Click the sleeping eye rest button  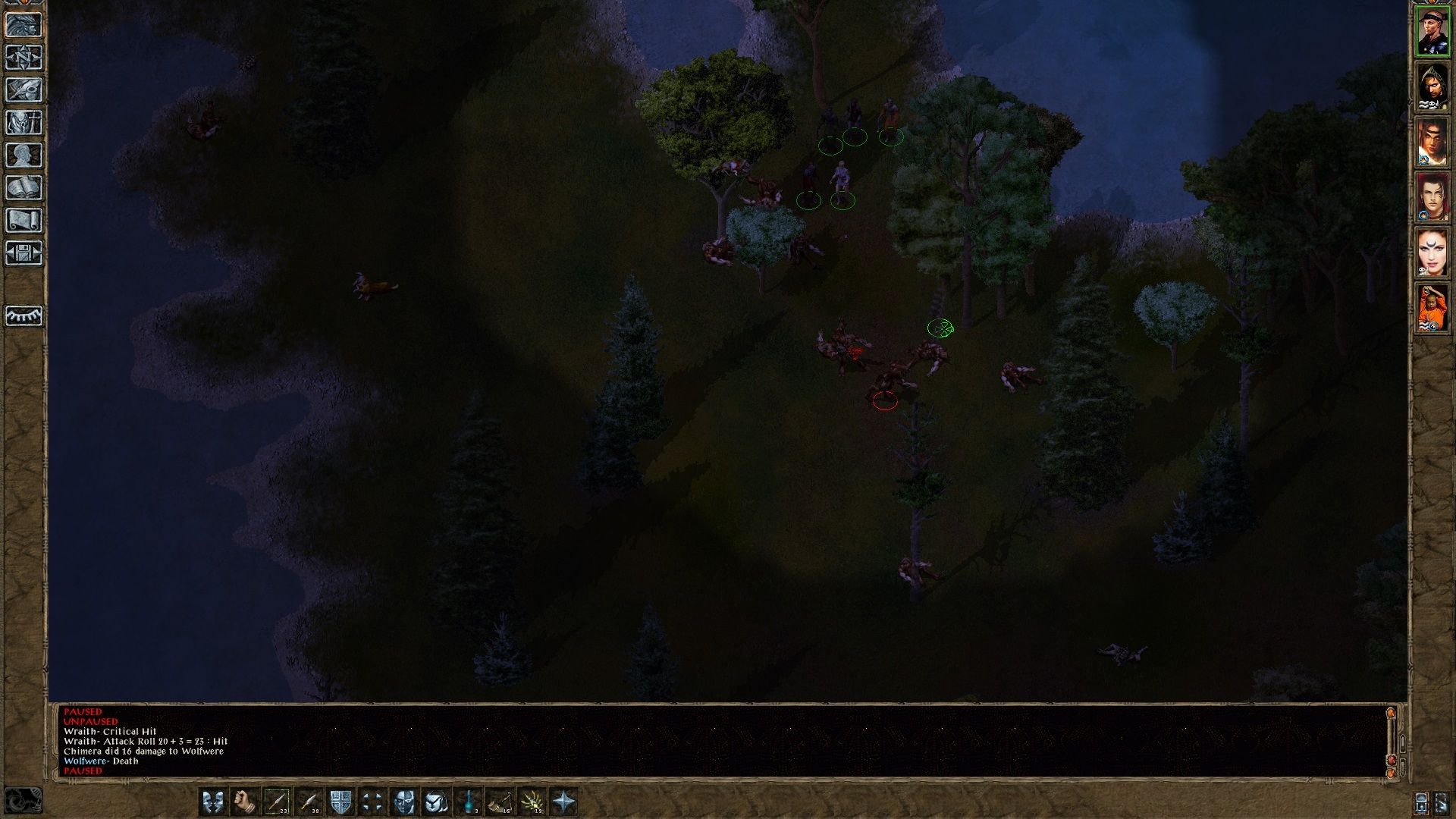click(x=24, y=315)
